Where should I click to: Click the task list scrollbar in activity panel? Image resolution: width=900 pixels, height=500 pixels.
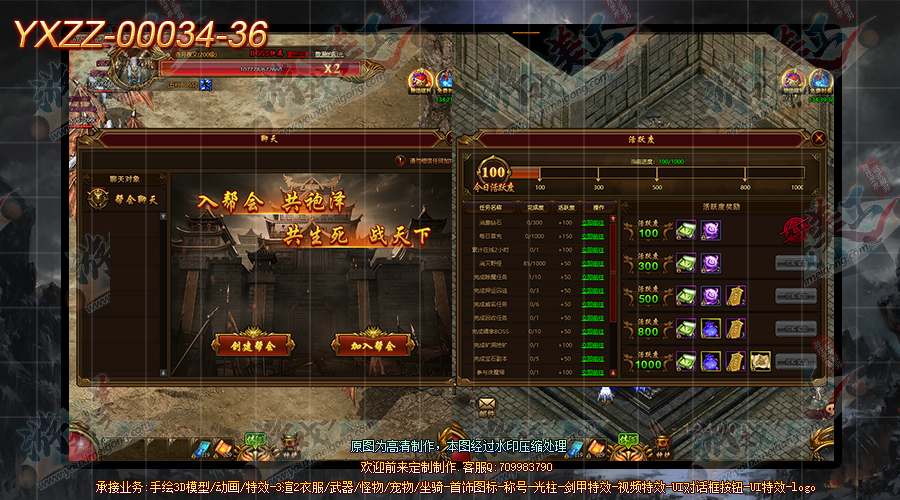point(613,290)
